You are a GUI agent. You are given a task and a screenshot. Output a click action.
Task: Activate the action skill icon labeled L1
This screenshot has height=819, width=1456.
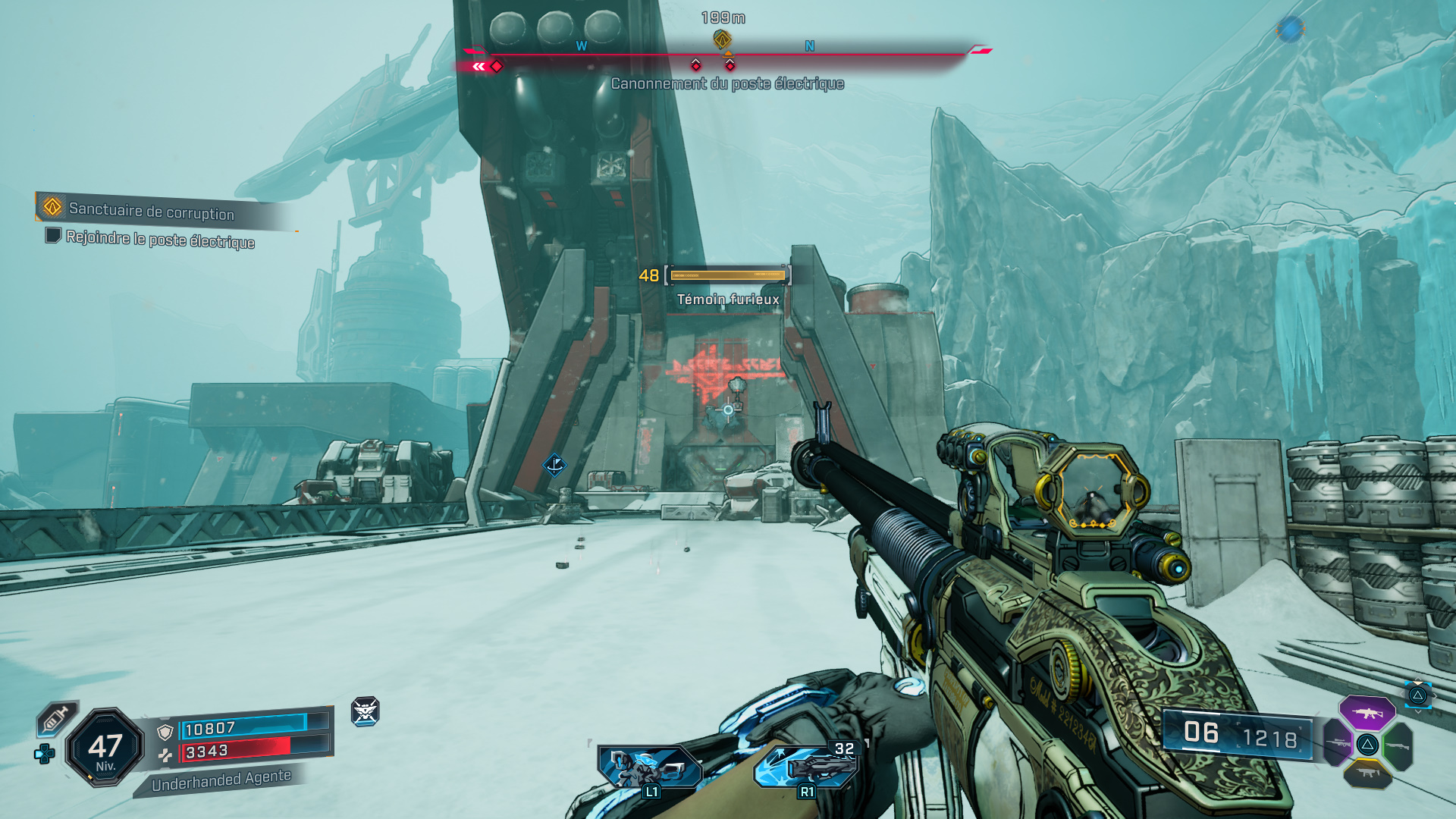(649, 767)
